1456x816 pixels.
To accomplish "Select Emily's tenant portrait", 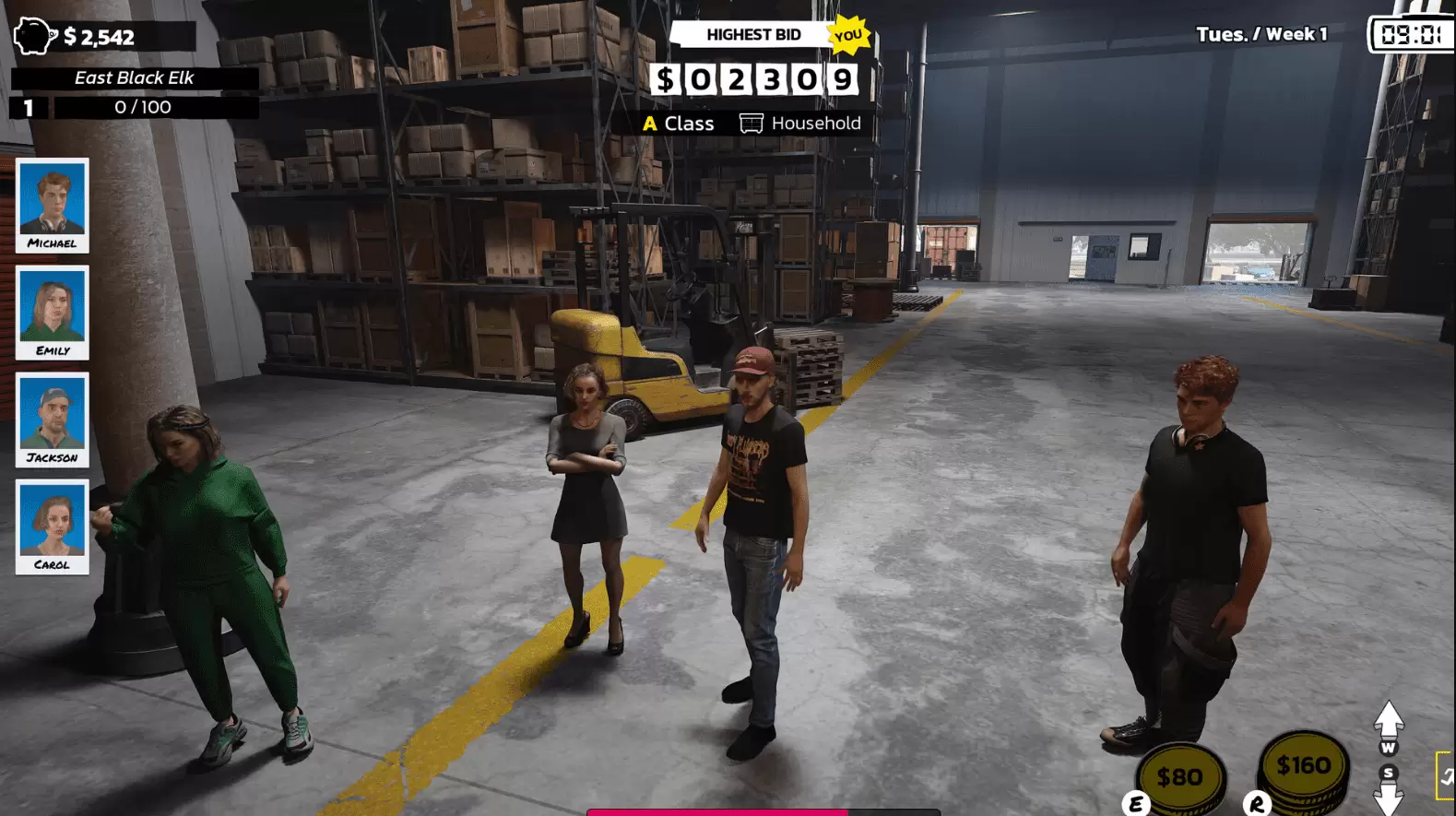I will (x=52, y=313).
